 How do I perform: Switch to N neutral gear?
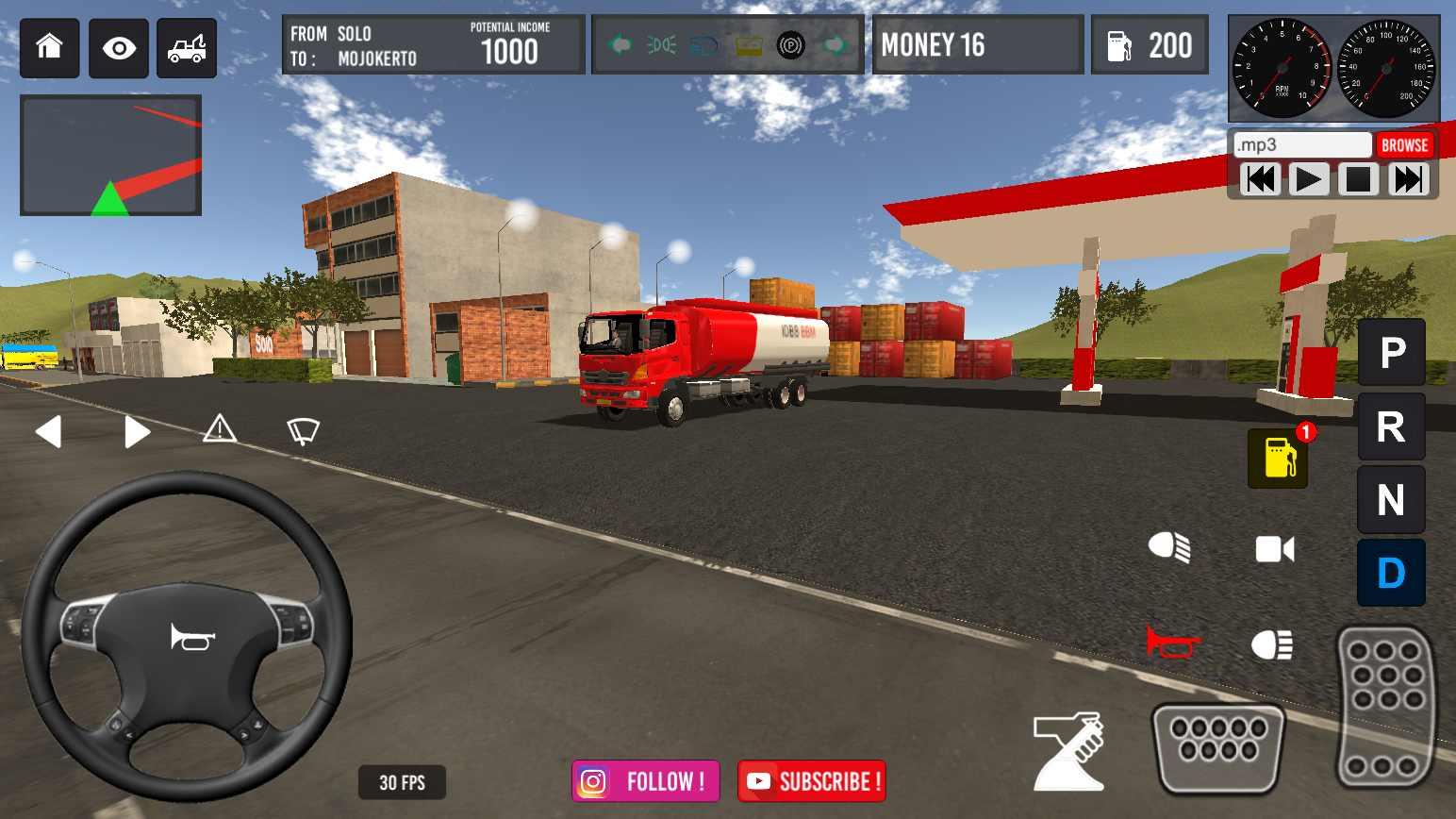click(1391, 500)
